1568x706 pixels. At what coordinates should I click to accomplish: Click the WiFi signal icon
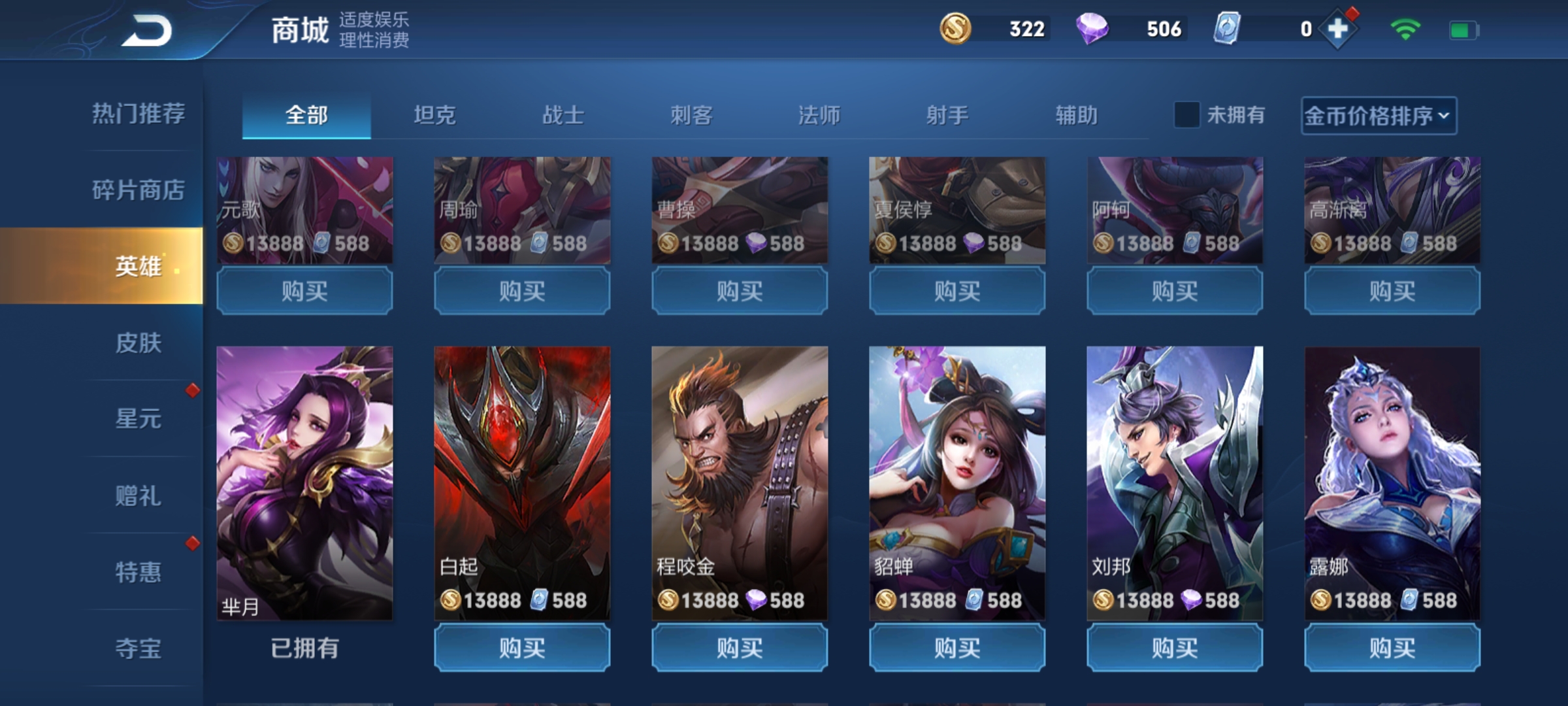pyautogui.click(x=1407, y=29)
